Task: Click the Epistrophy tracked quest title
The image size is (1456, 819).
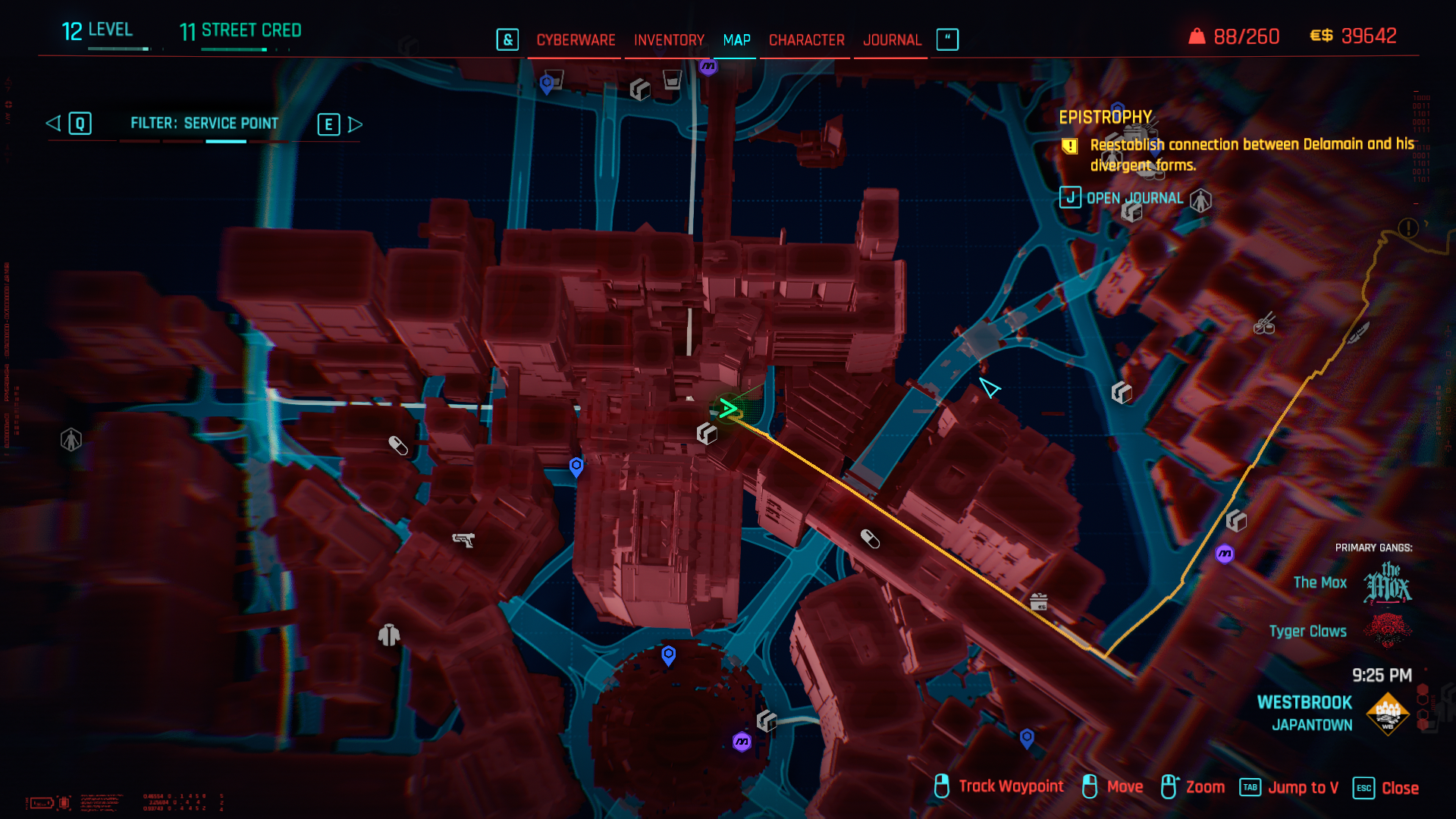Action: tap(1105, 118)
